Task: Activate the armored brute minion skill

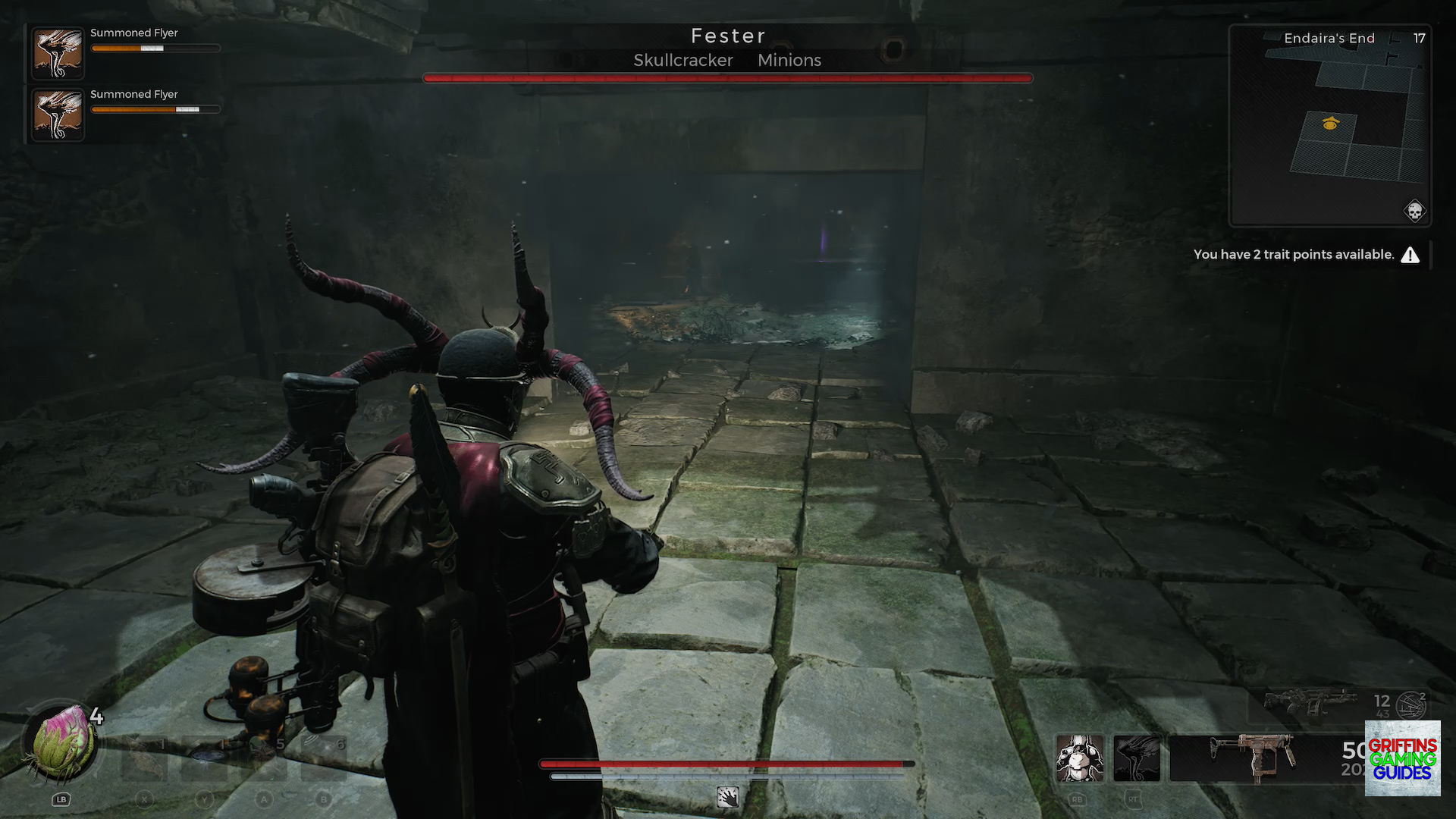Action: point(1079,758)
